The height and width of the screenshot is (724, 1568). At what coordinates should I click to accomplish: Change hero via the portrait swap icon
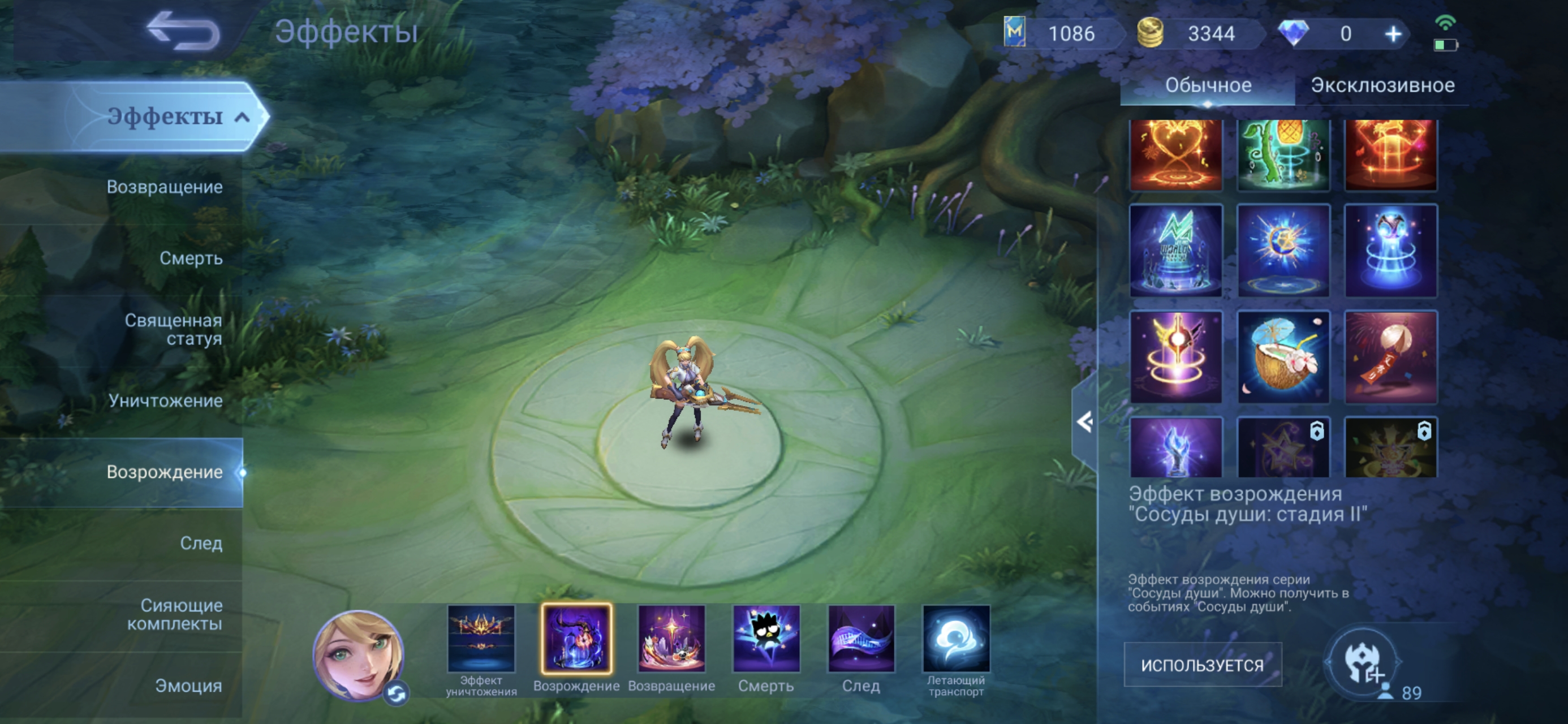click(x=397, y=693)
